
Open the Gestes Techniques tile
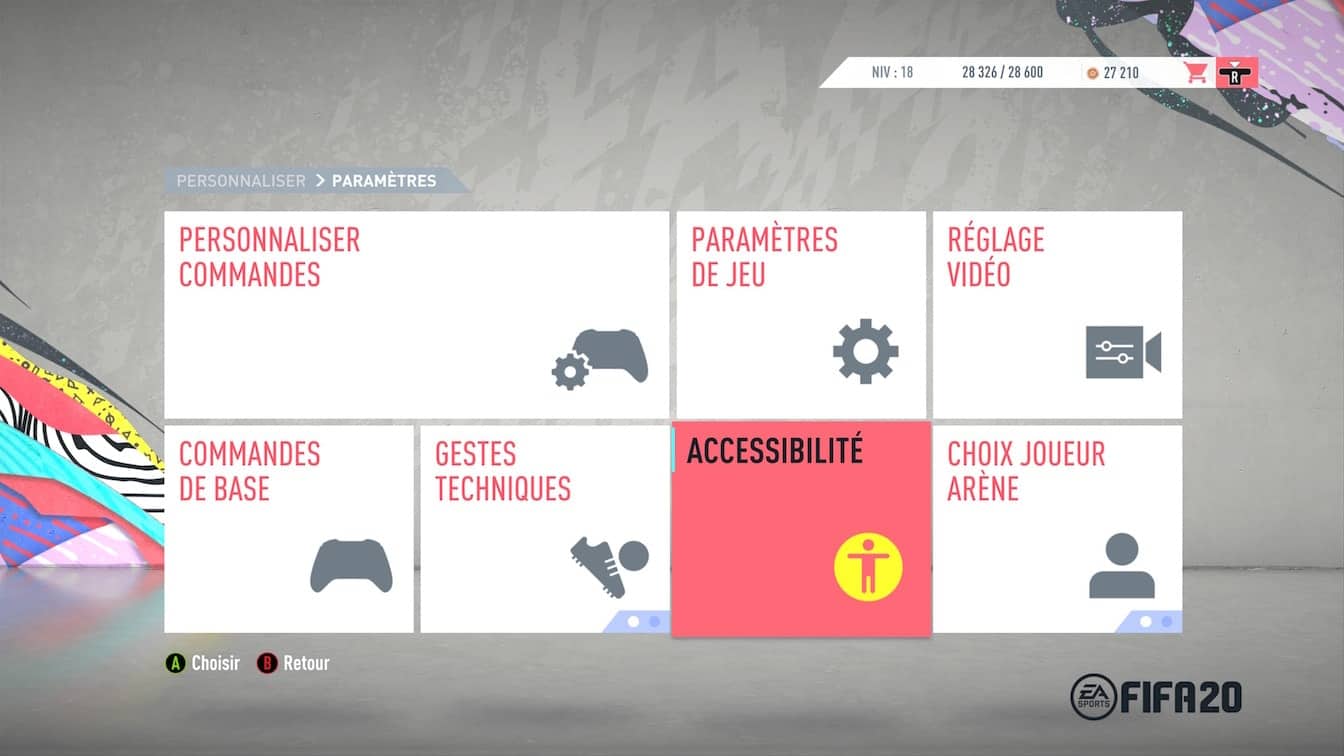click(544, 529)
